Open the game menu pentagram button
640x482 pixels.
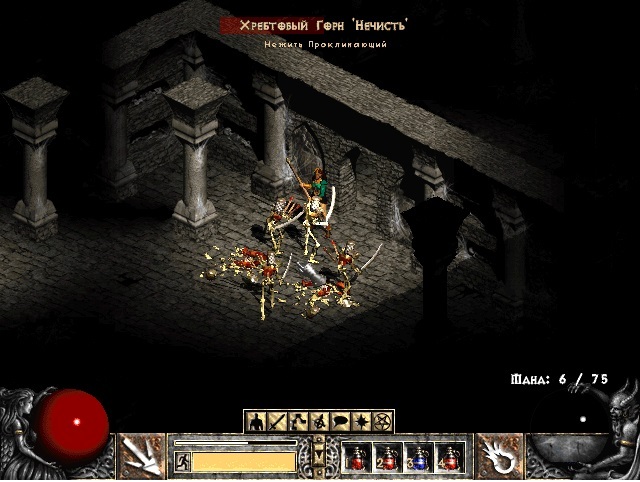tap(384, 421)
